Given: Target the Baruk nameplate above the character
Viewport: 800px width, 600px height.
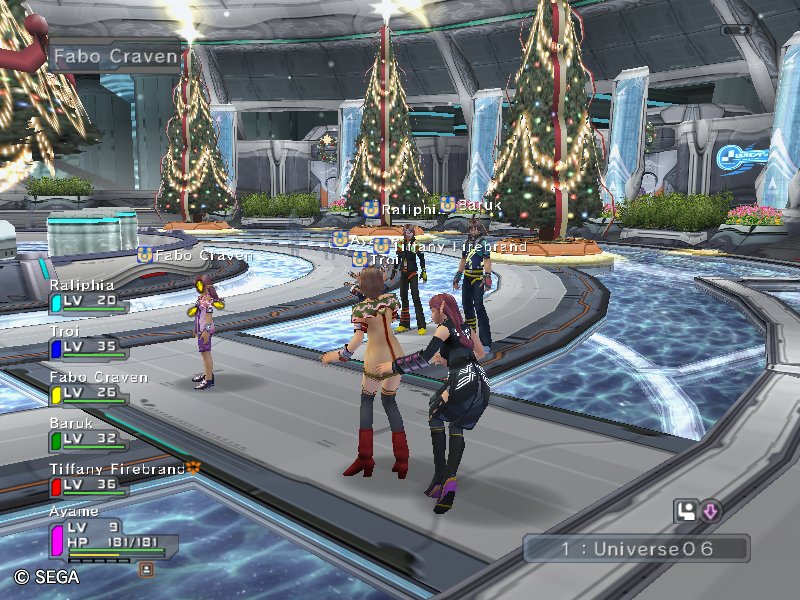Looking at the screenshot, I should pos(469,205).
